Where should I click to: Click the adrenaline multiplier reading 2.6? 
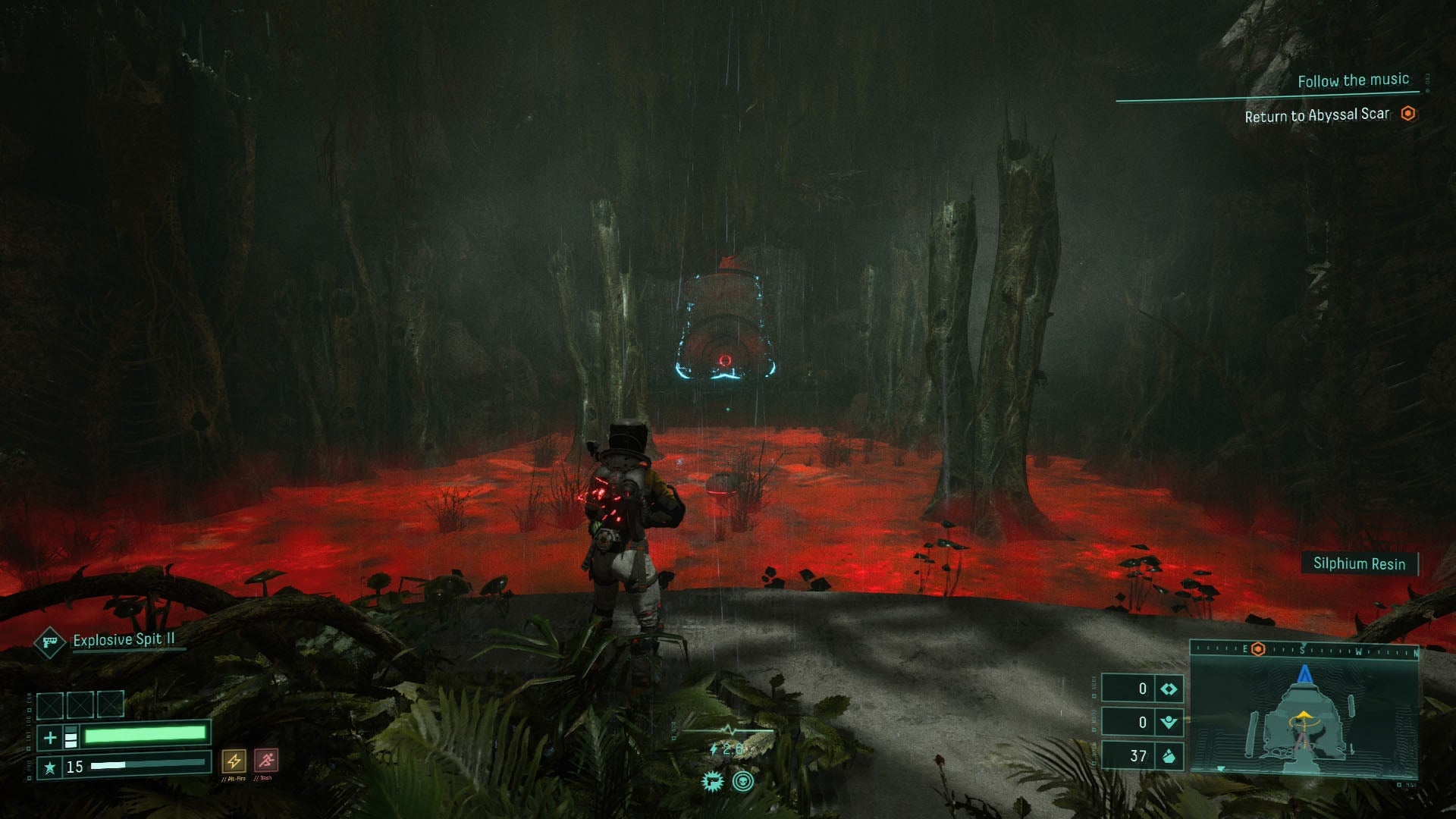coord(733,748)
